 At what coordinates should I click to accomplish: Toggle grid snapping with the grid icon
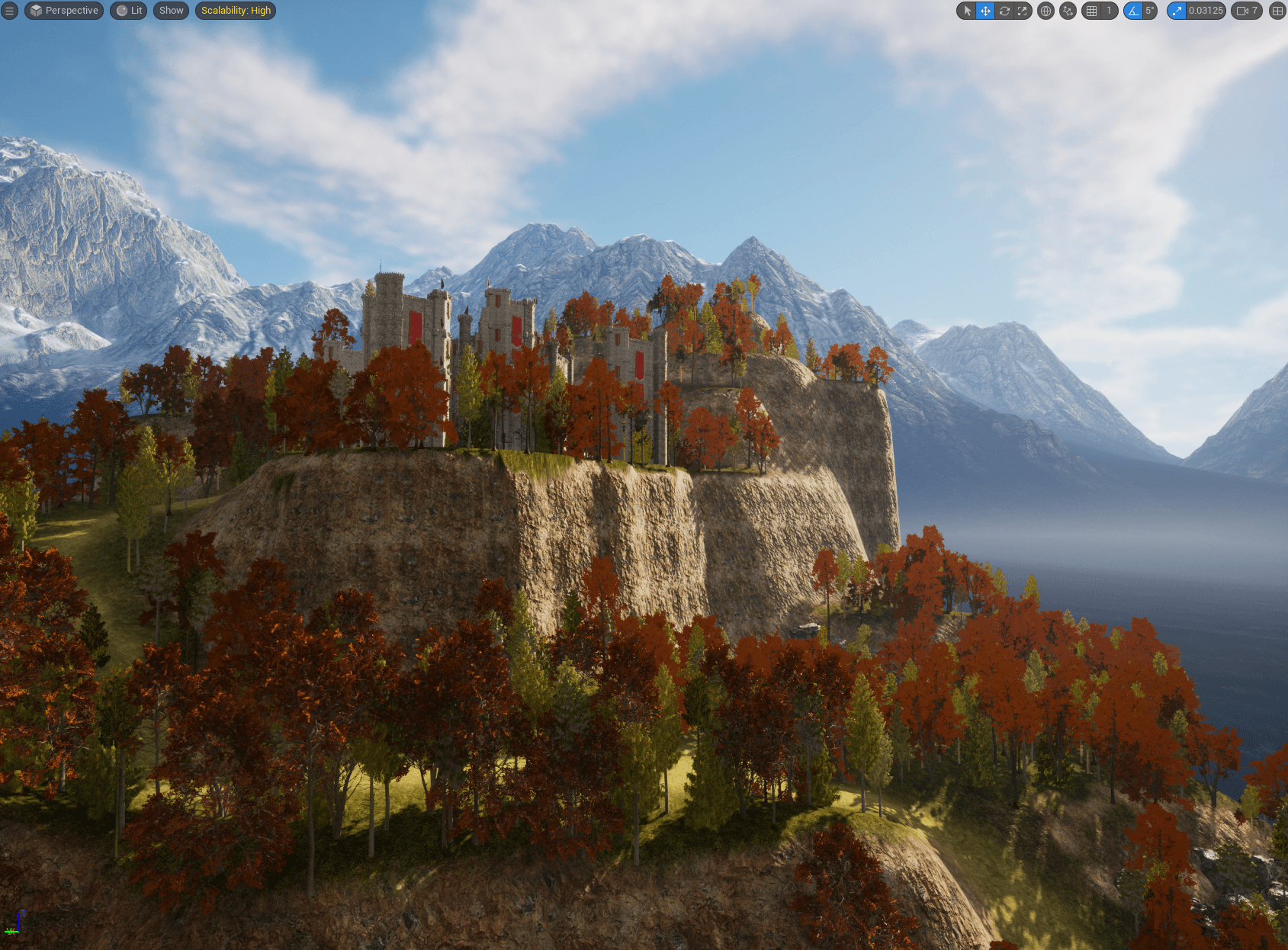pos(1092,11)
